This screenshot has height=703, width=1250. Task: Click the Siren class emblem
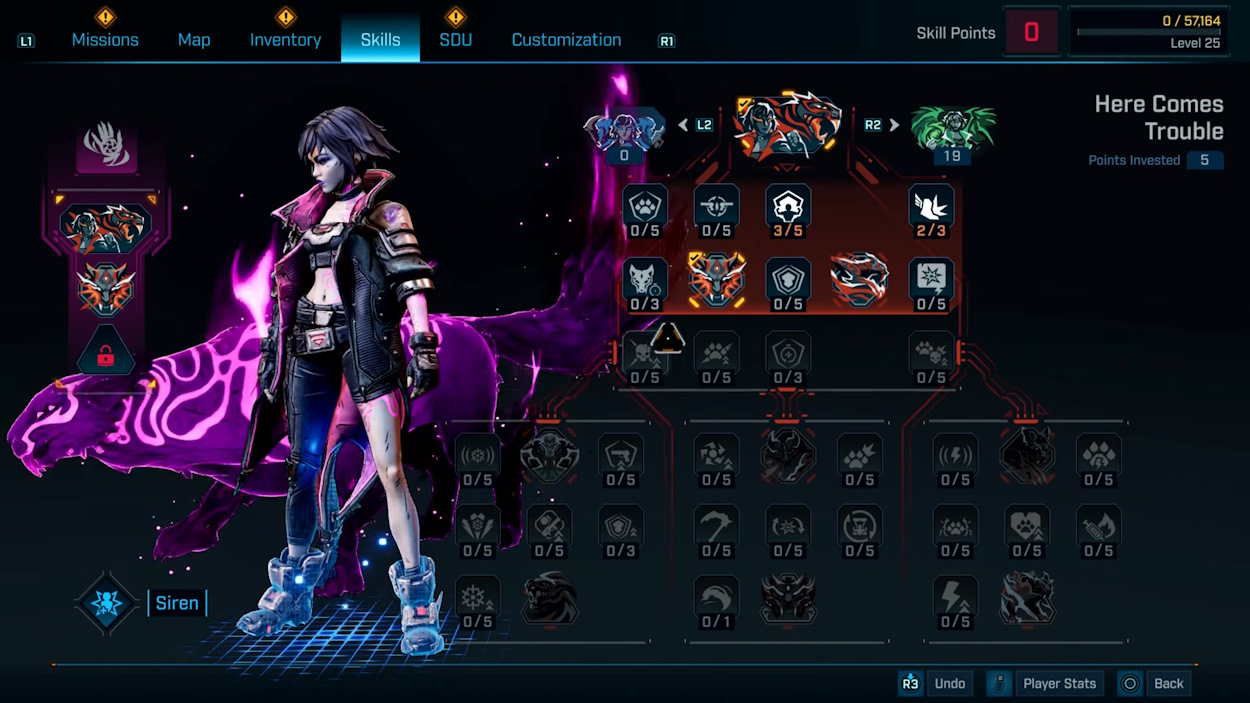pyautogui.click(x=107, y=604)
